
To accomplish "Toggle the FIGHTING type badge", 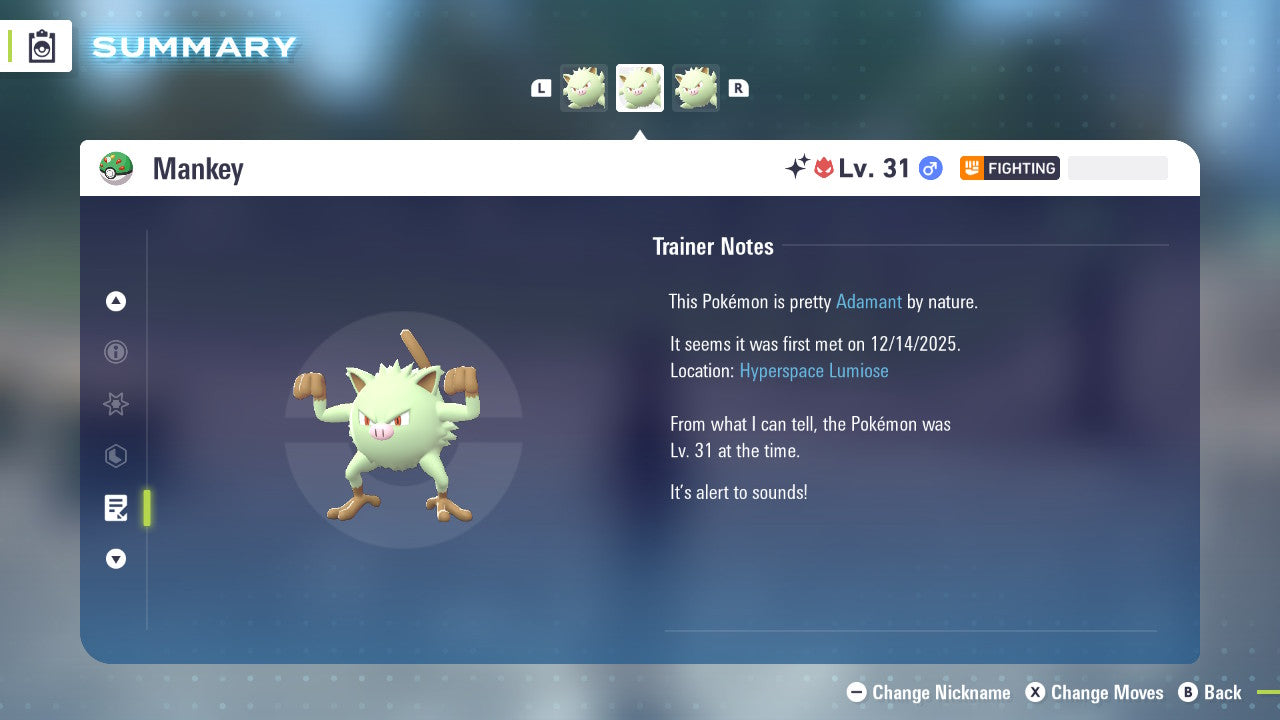I will [x=1009, y=168].
